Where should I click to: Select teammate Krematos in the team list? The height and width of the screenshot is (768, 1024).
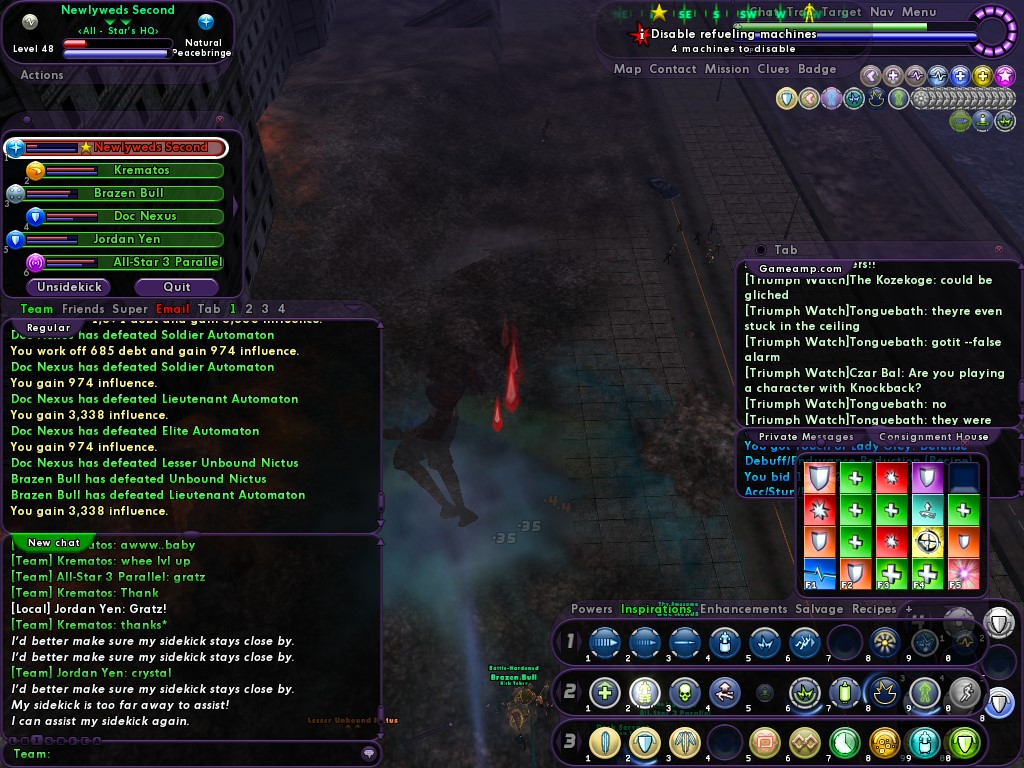pyautogui.click(x=141, y=170)
